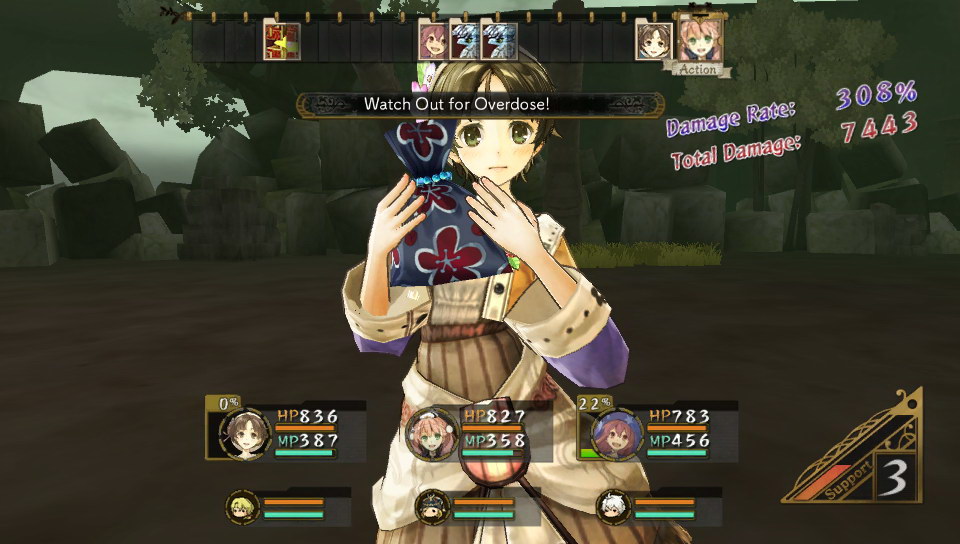The width and height of the screenshot is (960, 544).
Task: Pick the white-haired reserve member chibi icon
Action: pyautogui.click(x=612, y=507)
